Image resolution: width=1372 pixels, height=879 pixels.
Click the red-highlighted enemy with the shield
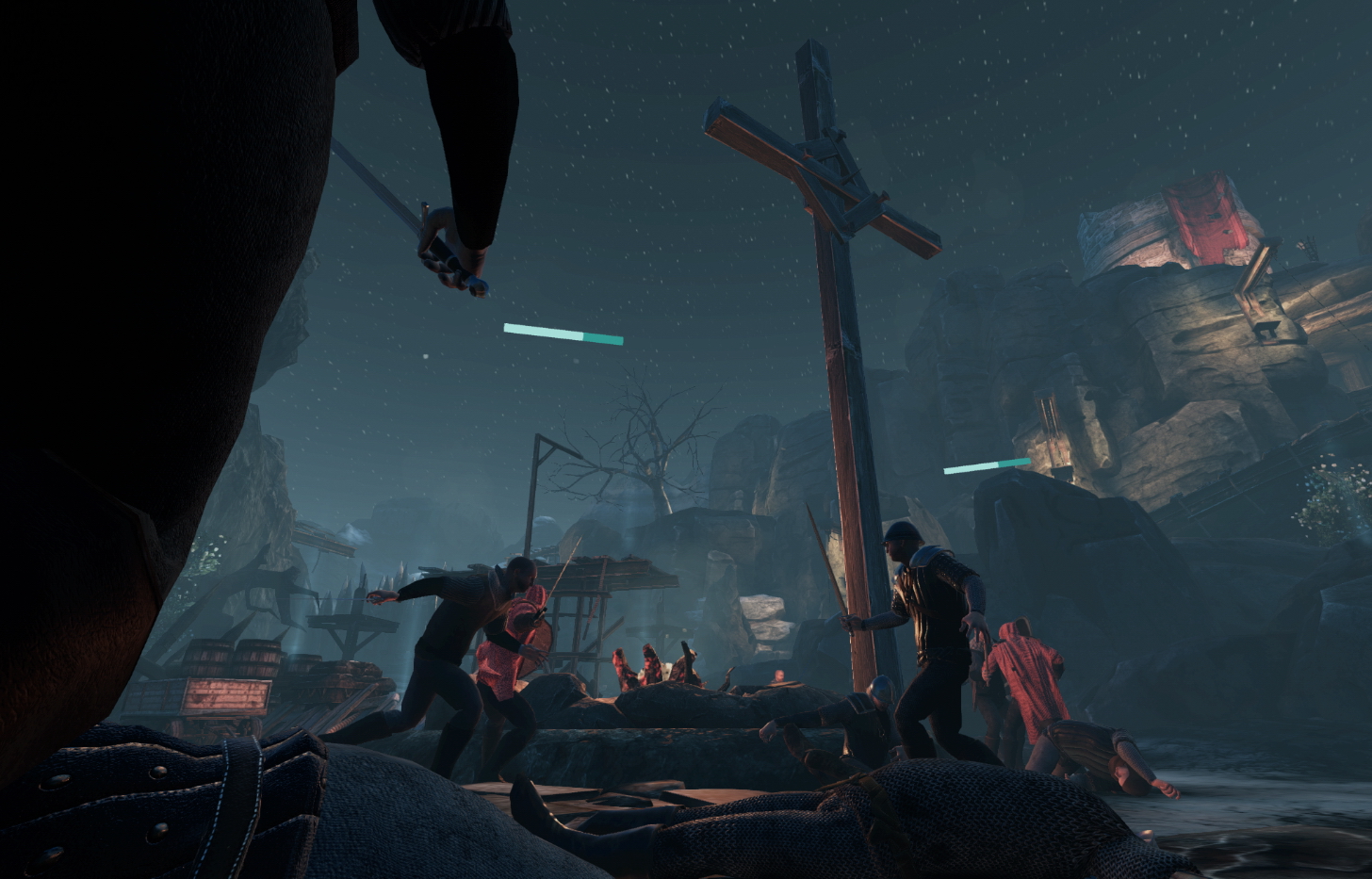(x=514, y=641)
